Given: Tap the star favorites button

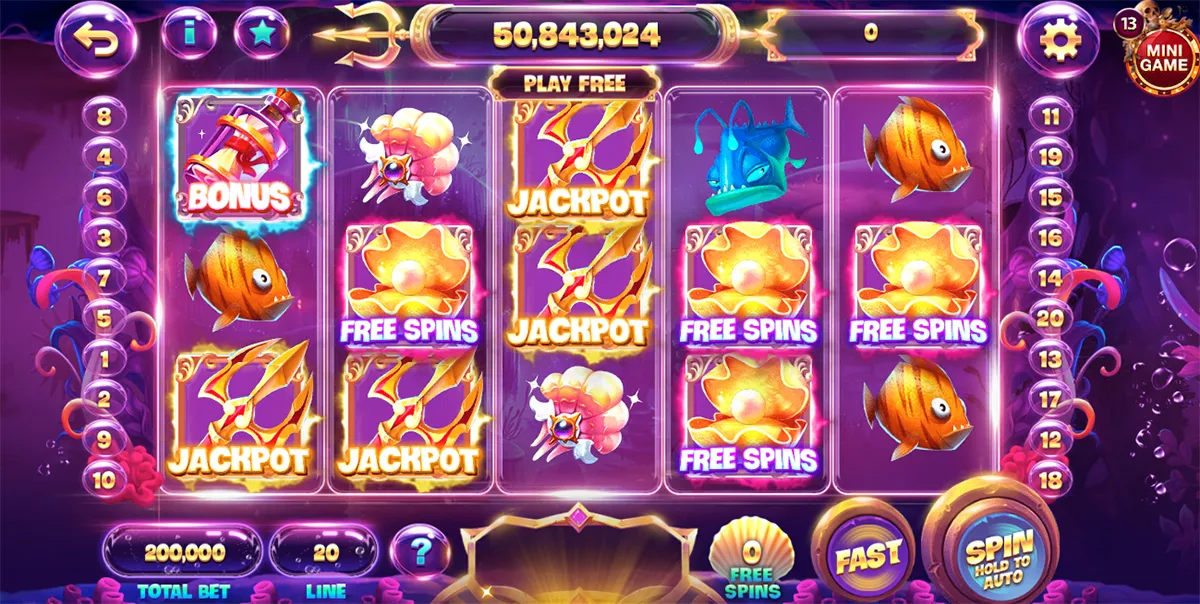Looking at the screenshot, I should [x=261, y=34].
